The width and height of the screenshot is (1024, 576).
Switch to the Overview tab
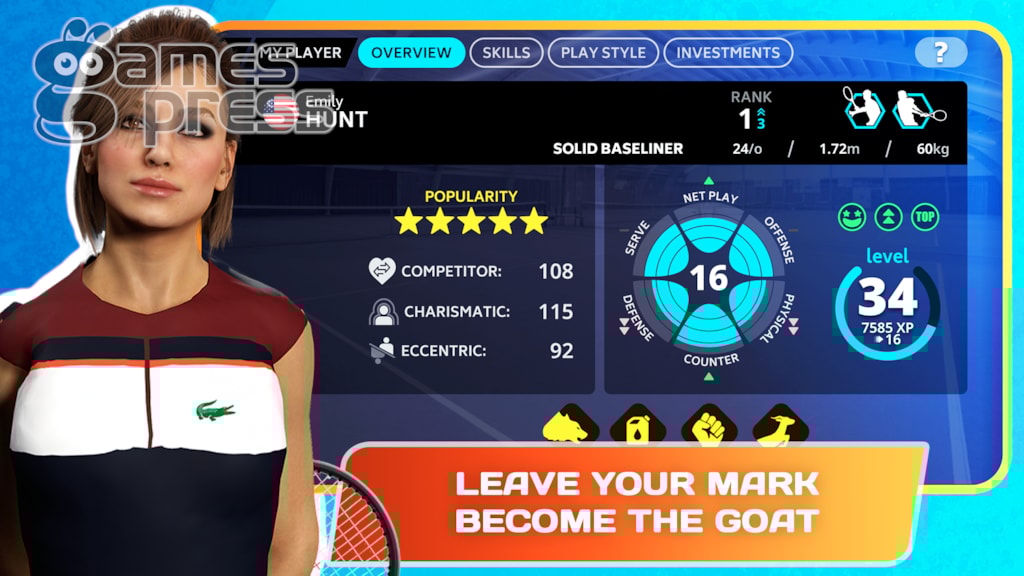[411, 53]
